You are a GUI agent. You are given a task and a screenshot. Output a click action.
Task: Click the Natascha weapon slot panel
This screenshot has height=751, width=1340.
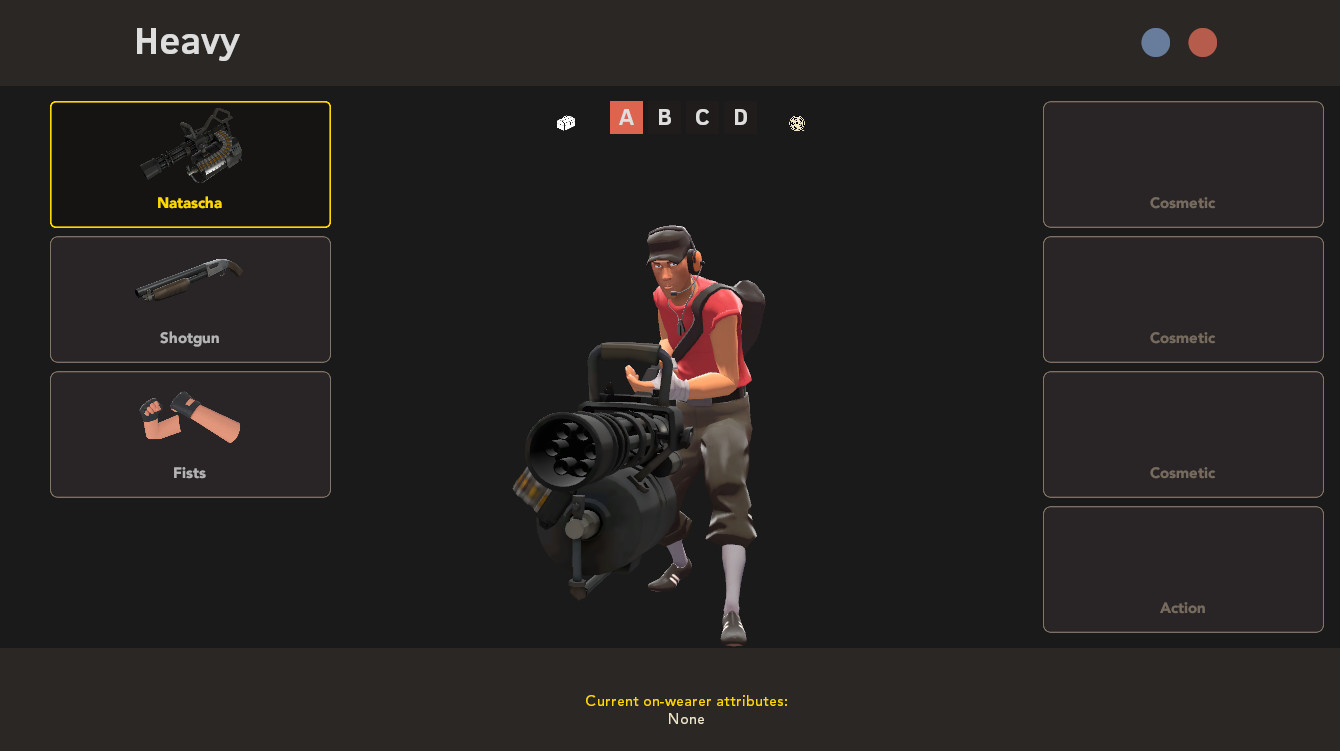190,164
